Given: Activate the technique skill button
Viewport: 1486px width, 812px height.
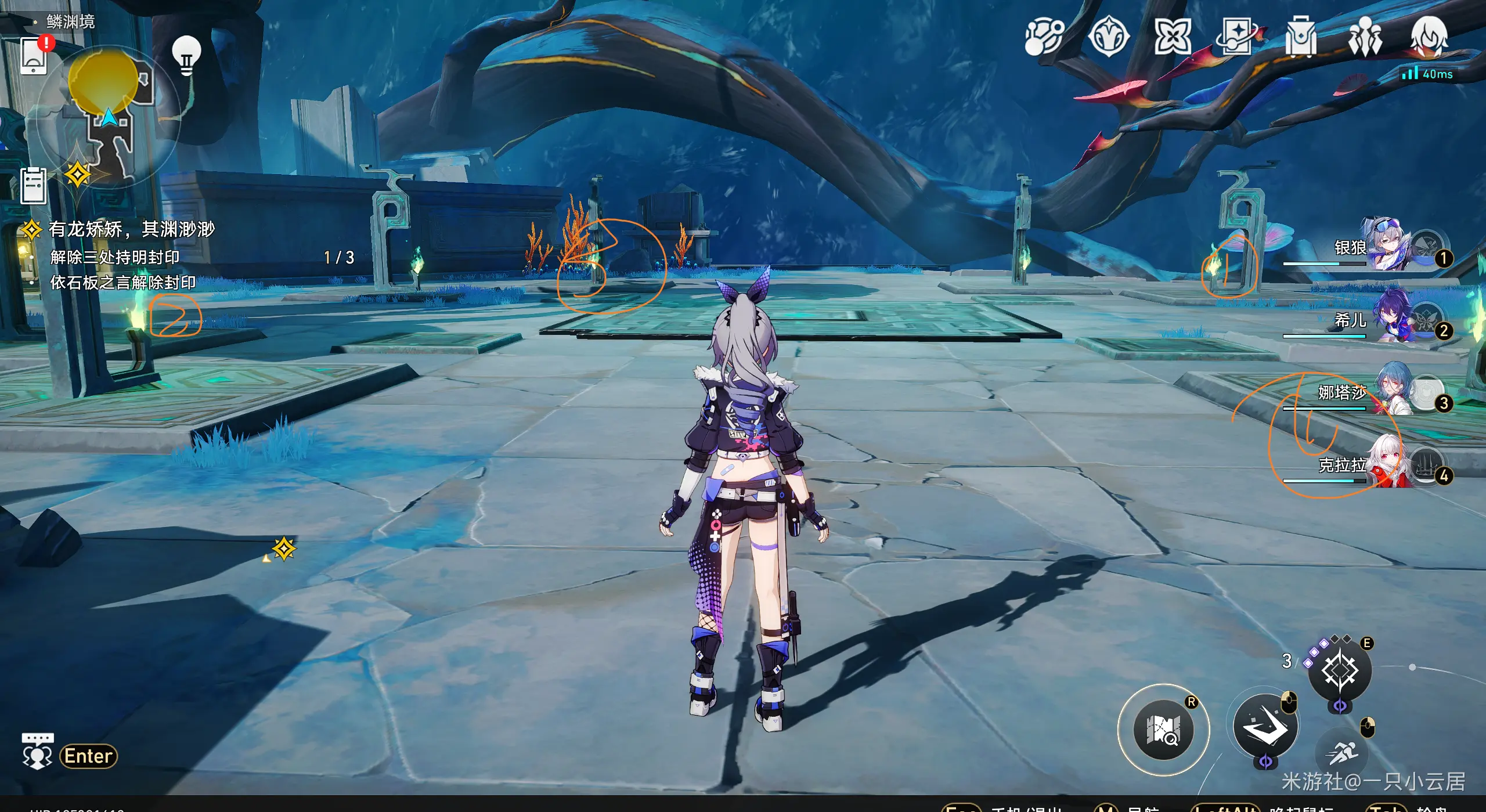Looking at the screenshot, I should pyautogui.click(x=1340, y=671).
